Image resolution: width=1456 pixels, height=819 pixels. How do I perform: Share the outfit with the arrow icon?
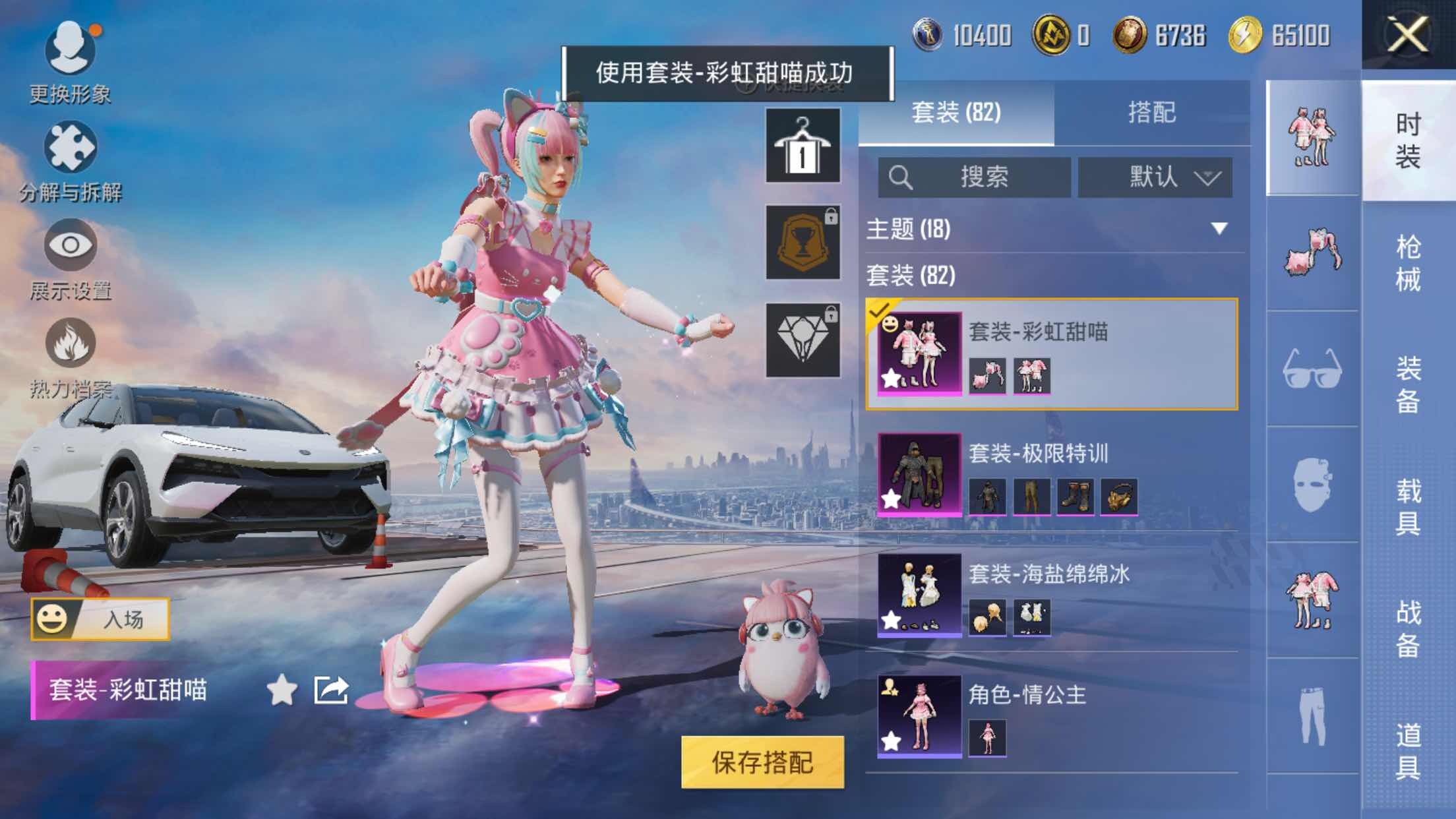[331, 690]
